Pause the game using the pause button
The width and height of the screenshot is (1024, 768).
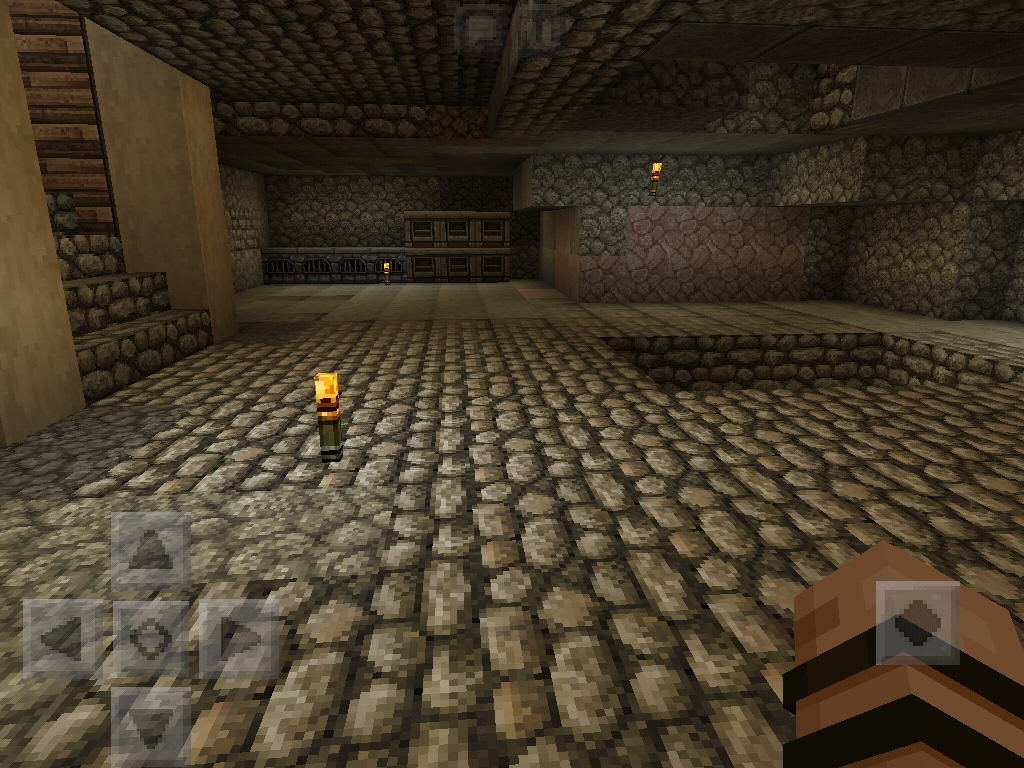(x=541, y=27)
